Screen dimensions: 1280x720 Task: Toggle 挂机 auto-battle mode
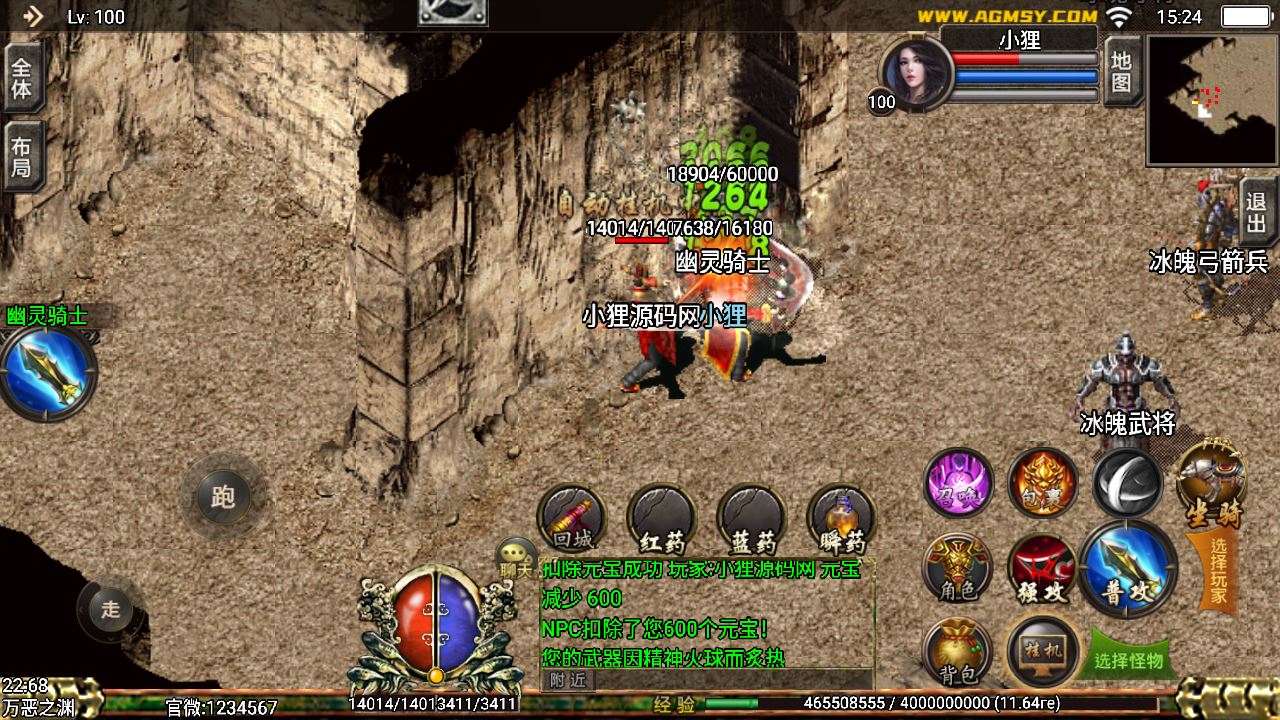[1043, 653]
